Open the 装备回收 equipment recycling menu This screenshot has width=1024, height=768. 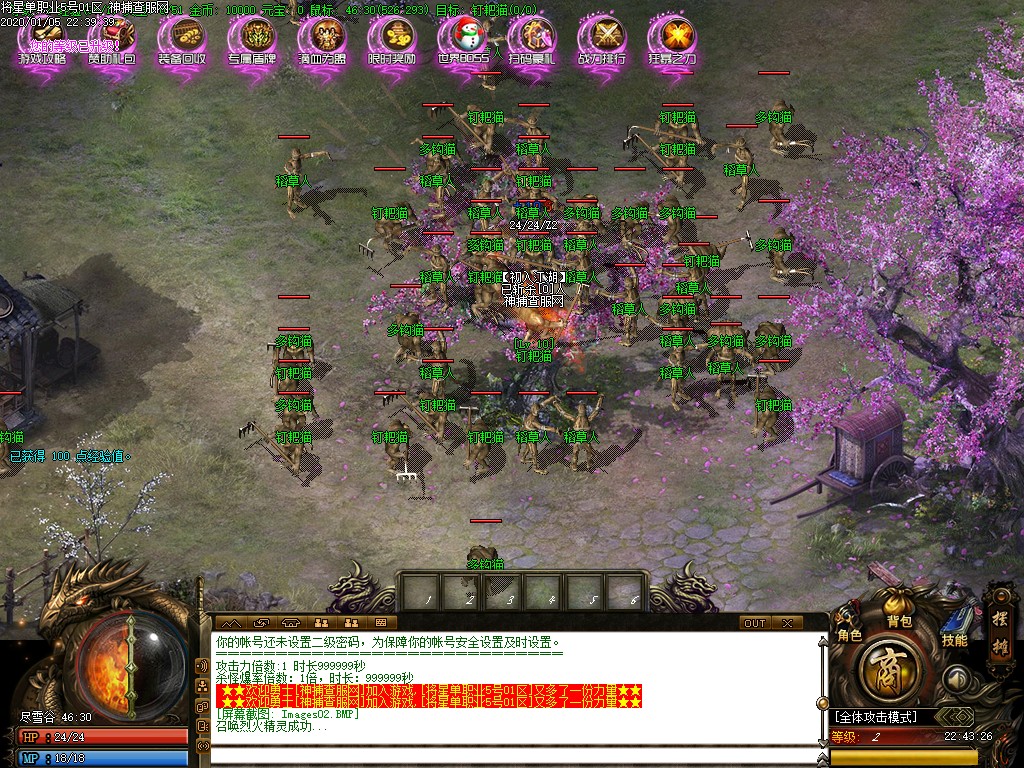click(x=182, y=41)
